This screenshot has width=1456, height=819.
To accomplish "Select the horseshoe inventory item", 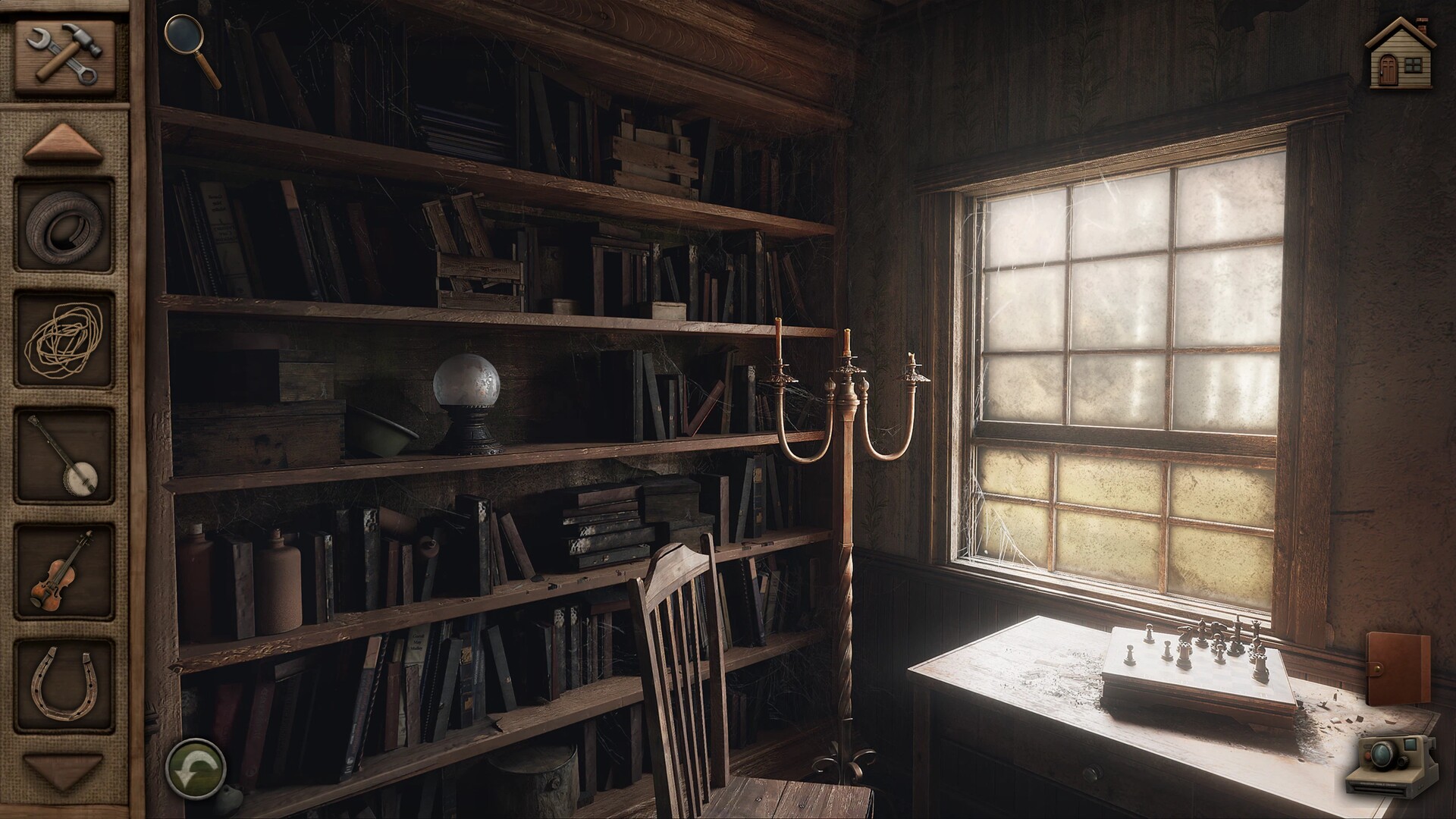I will click(x=64, y=686).
